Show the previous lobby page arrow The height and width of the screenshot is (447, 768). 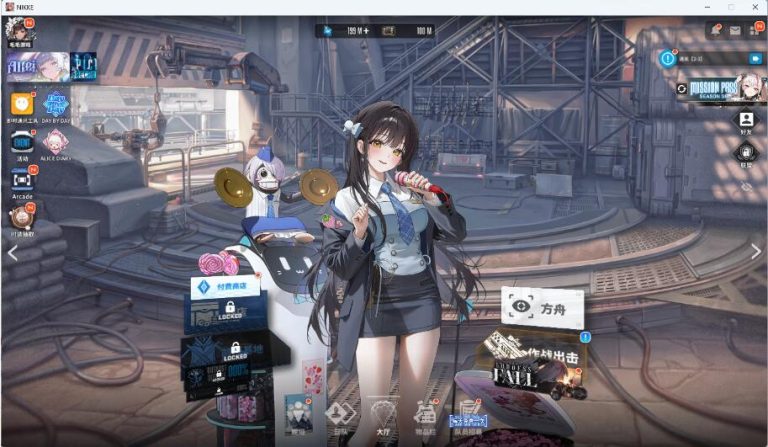[x=12, y=252]
